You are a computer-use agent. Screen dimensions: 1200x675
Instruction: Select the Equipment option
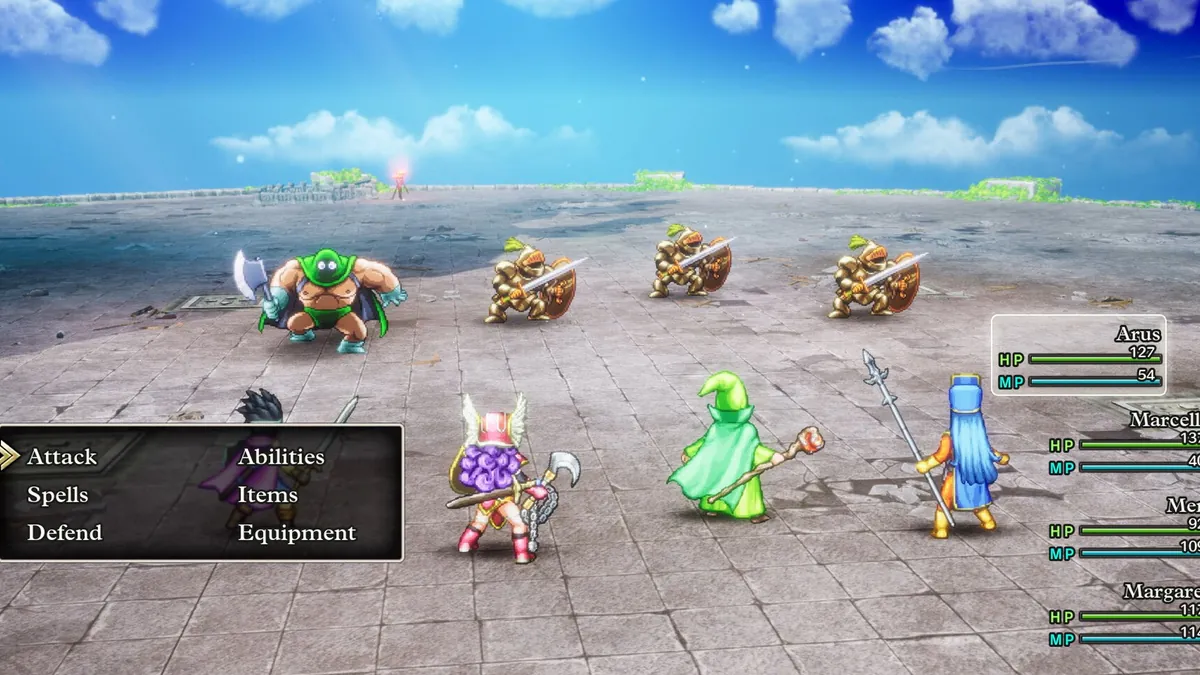pyautogui.click(x=296, y=533)
